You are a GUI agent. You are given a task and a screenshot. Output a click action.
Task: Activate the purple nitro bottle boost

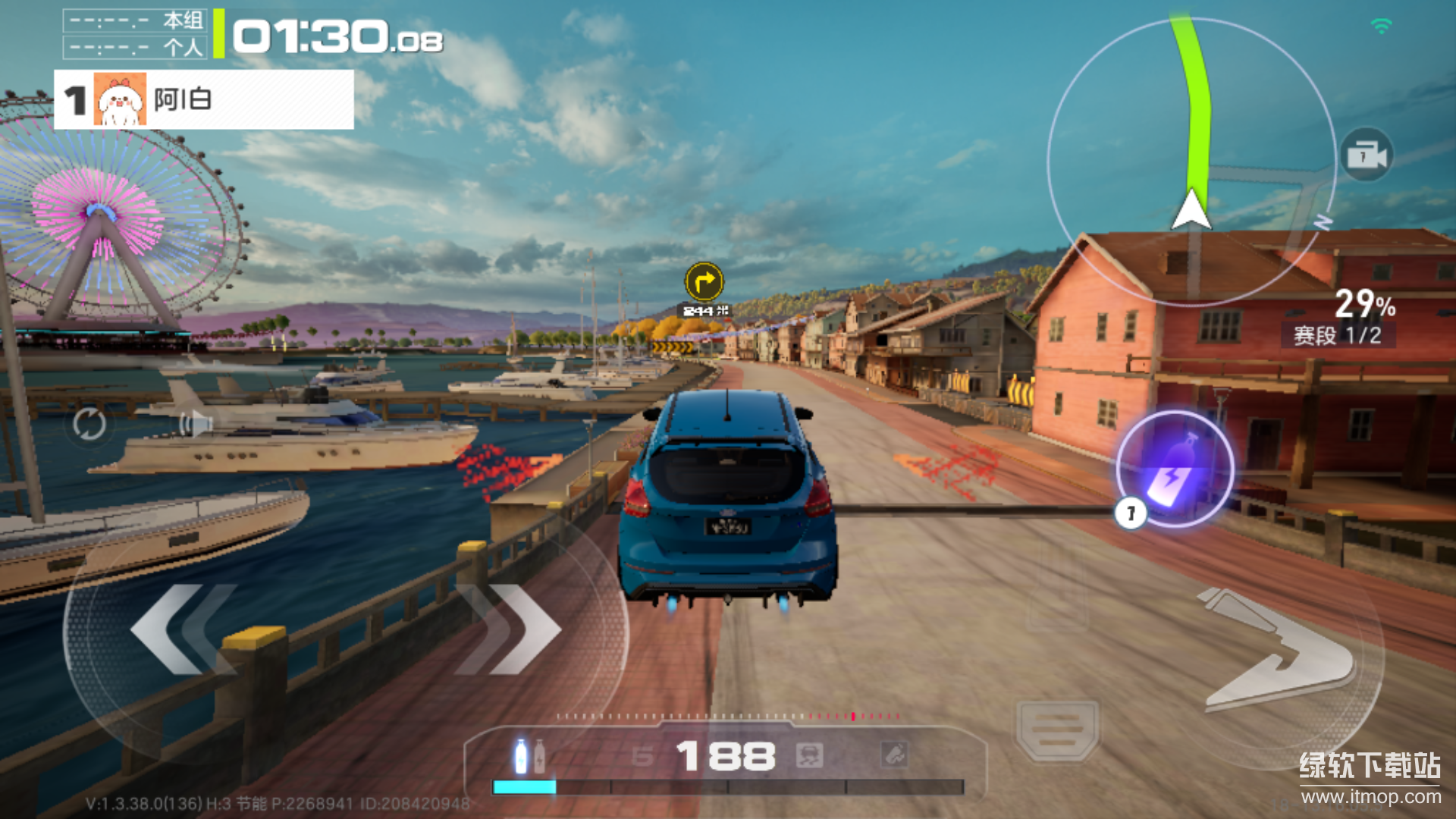coord(1175,469)
